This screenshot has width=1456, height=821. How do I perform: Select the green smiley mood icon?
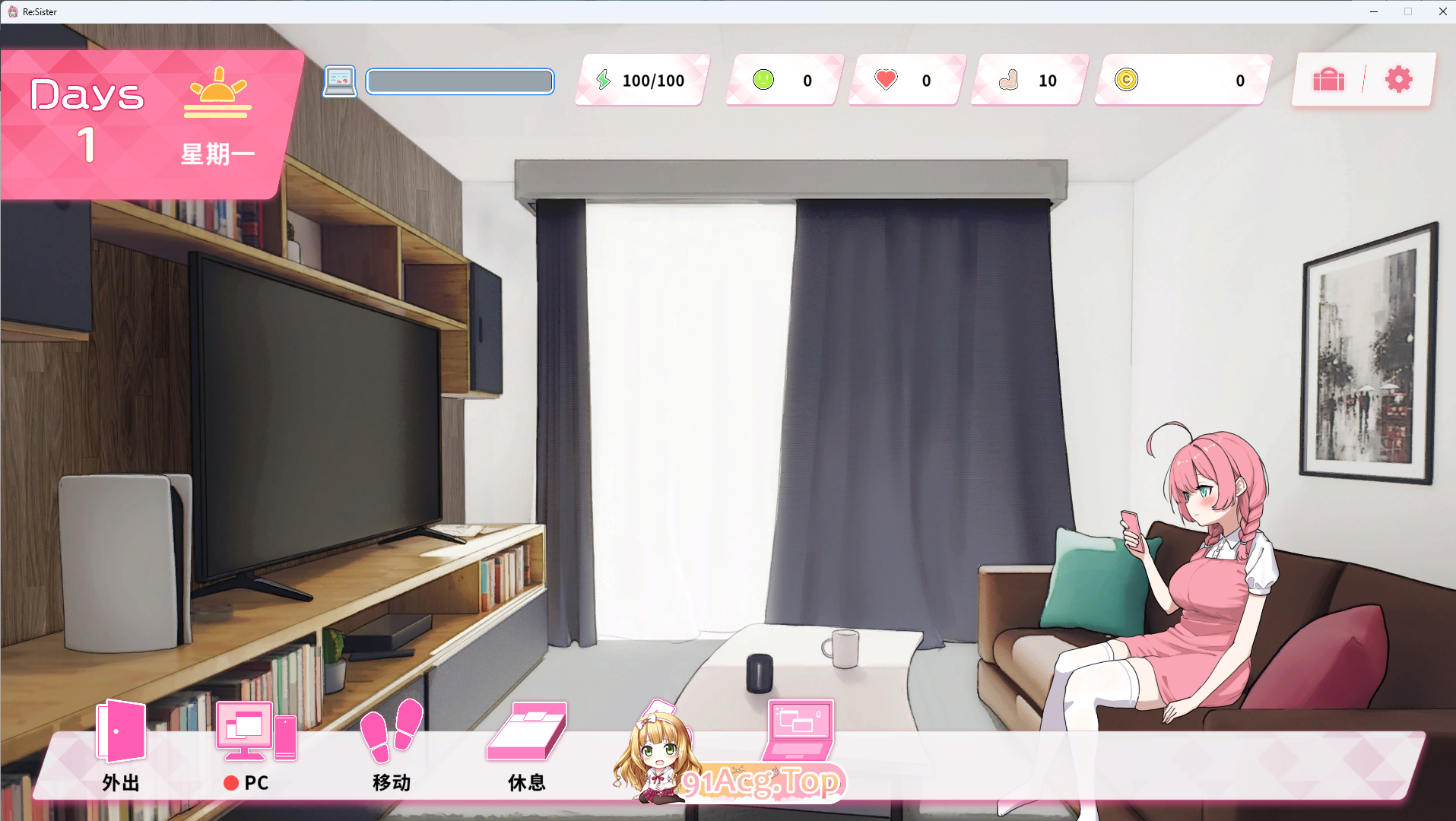[x=763, y=79]
